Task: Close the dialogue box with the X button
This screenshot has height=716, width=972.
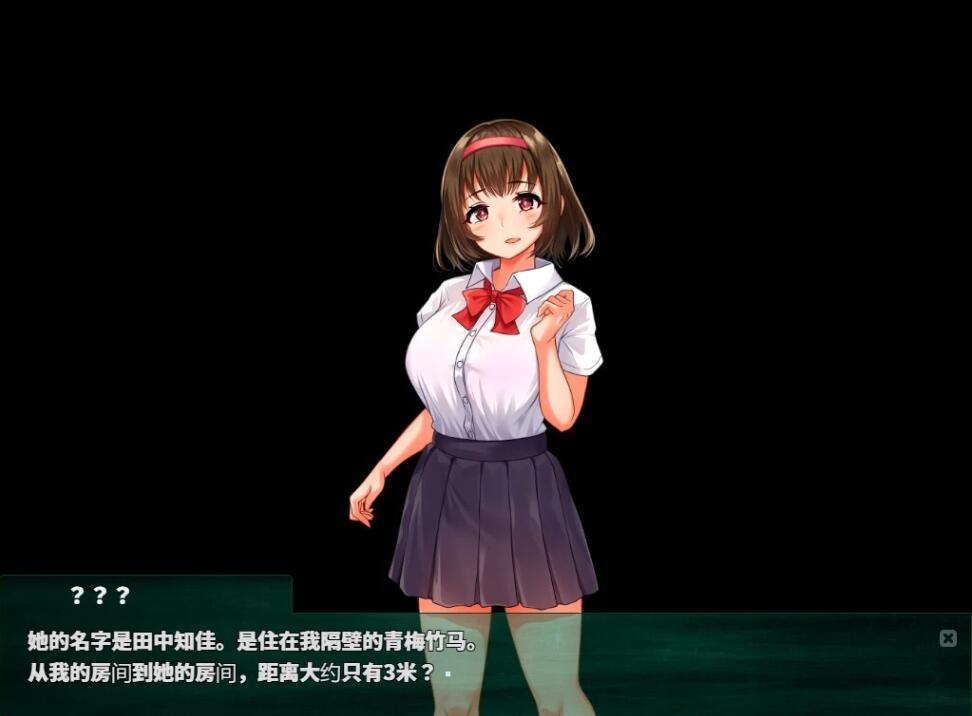Action: pos(948,638)
